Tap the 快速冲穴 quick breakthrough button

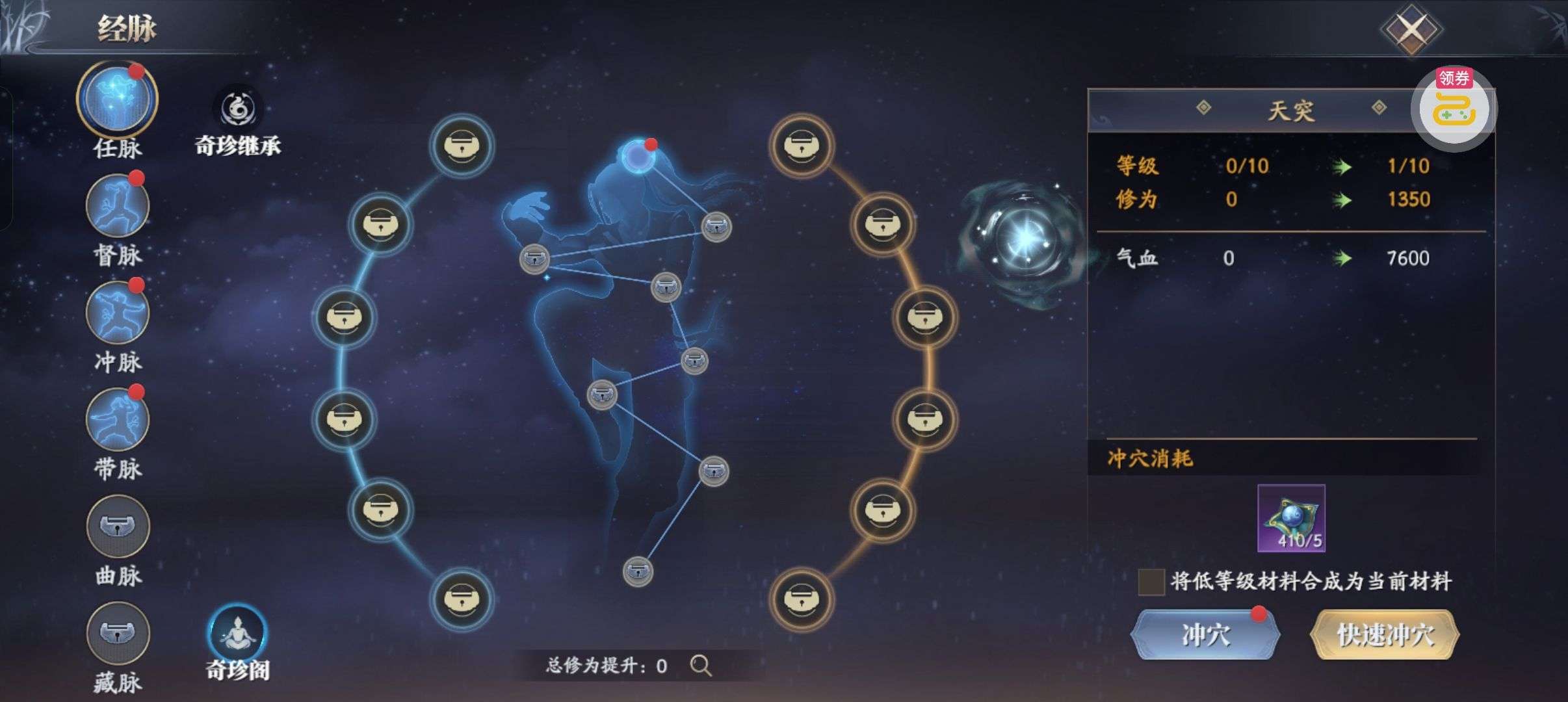[1385, 635]
